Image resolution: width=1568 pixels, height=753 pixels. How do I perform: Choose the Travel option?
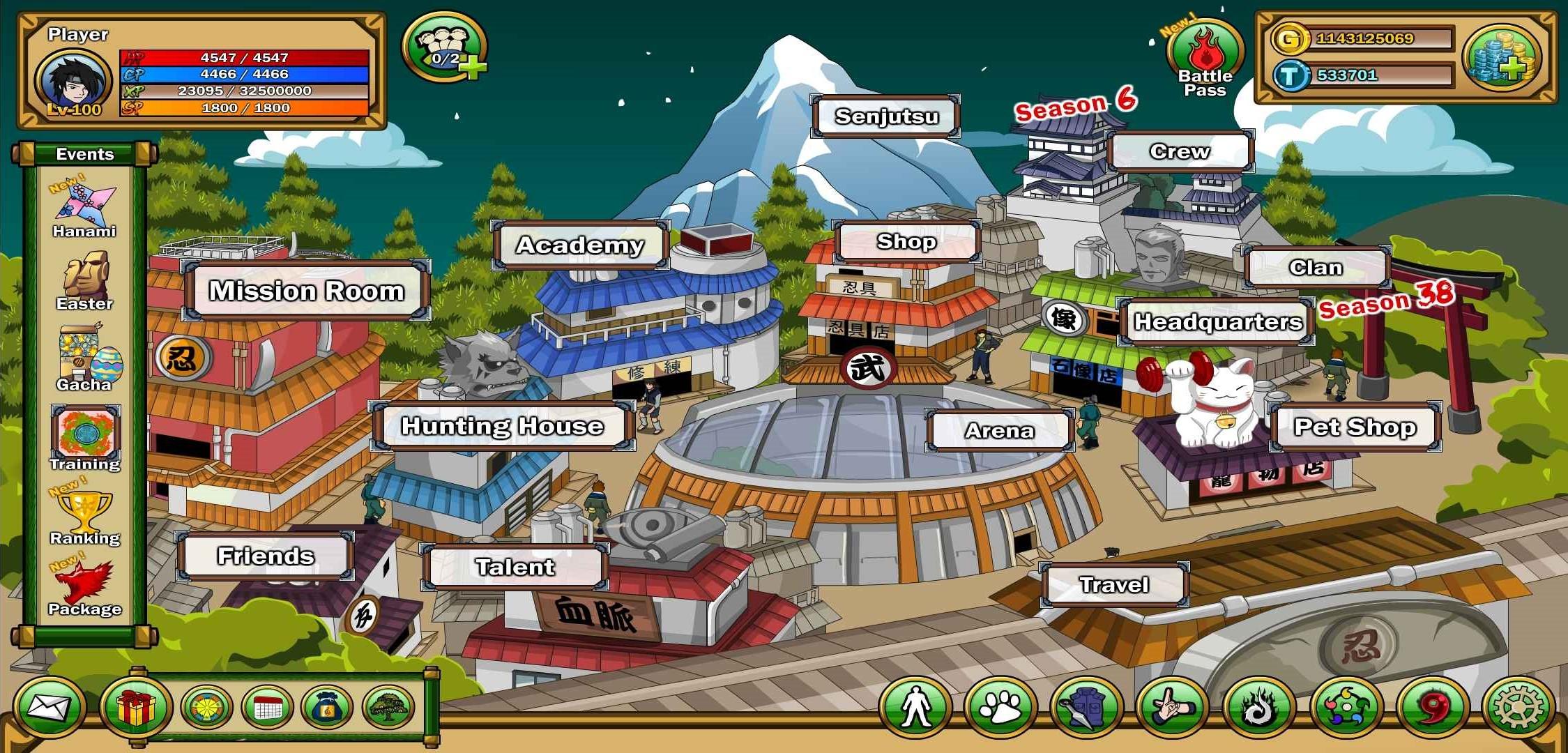coord(1113,584)
